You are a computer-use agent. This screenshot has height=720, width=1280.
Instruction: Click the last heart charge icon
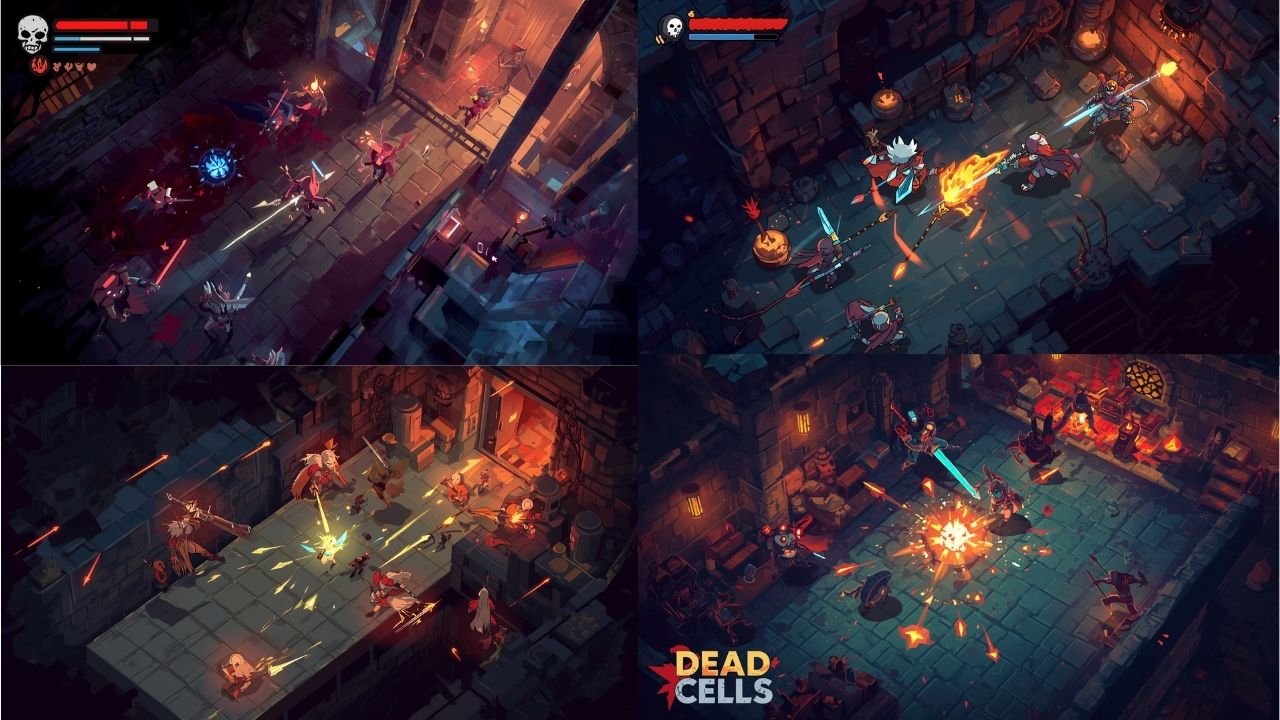point(91,66)
